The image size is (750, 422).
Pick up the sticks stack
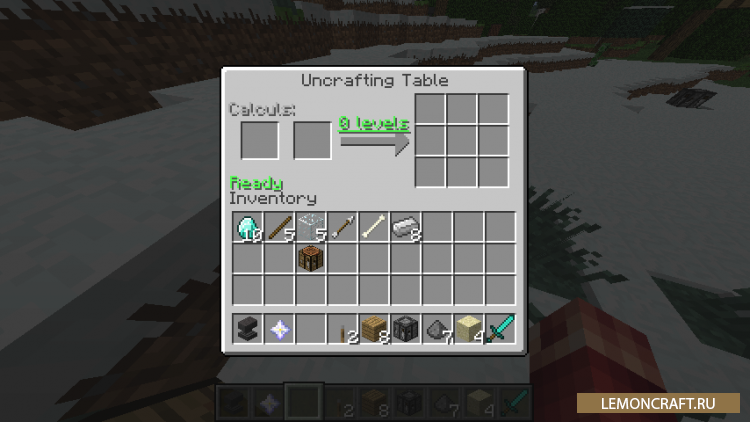pyautogui.click(x=279, y=227)
